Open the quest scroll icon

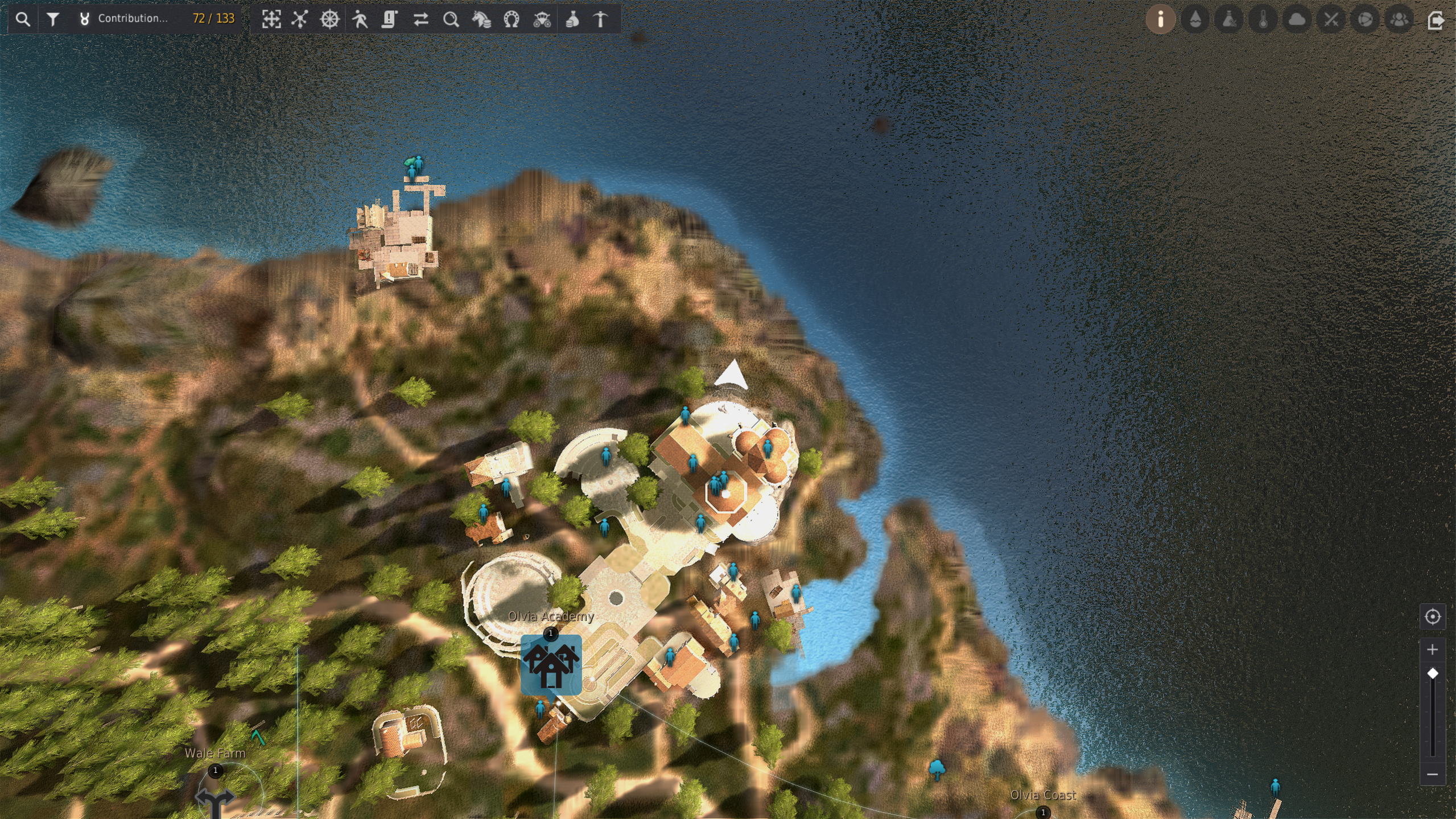pos(390,19)
